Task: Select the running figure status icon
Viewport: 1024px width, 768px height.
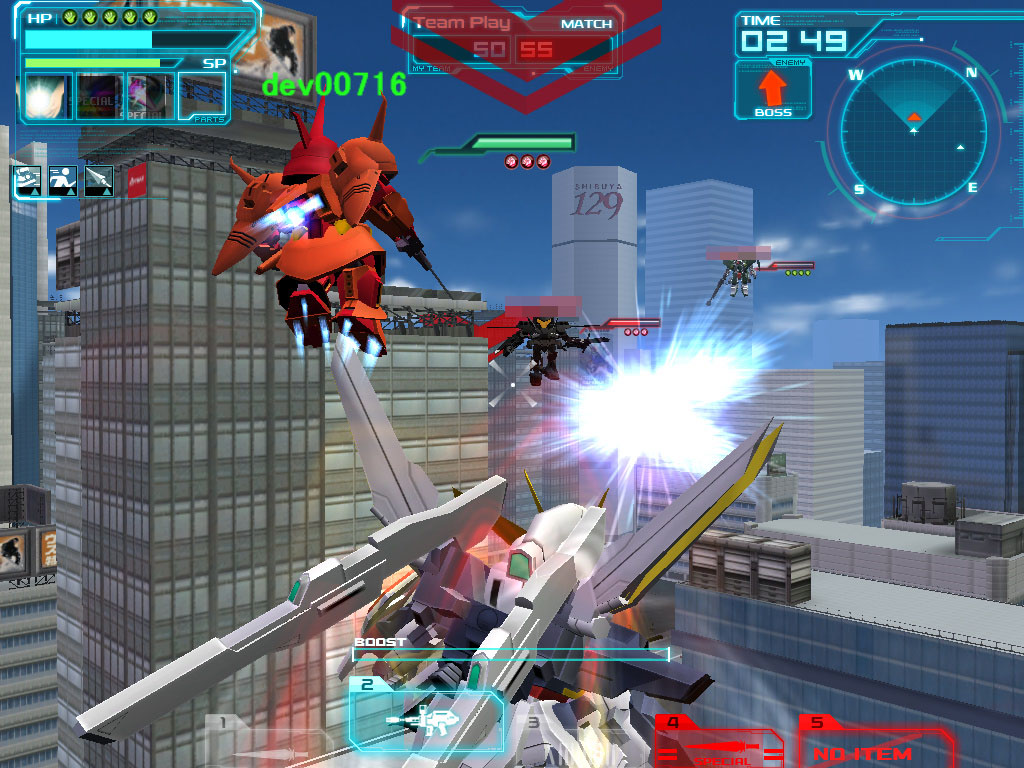Action: [63, 181]
